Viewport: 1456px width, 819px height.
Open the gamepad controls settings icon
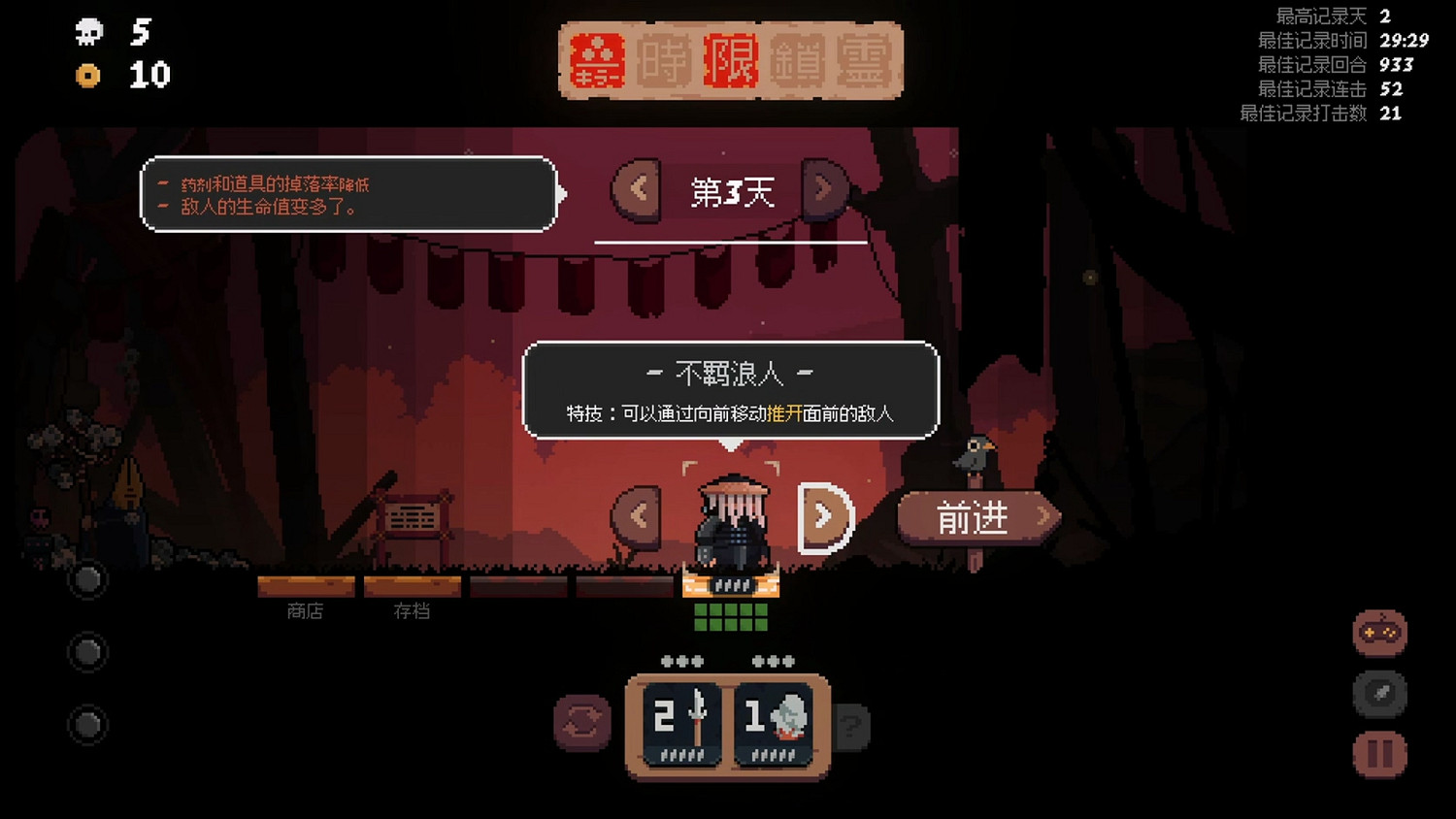(1379, 631)
